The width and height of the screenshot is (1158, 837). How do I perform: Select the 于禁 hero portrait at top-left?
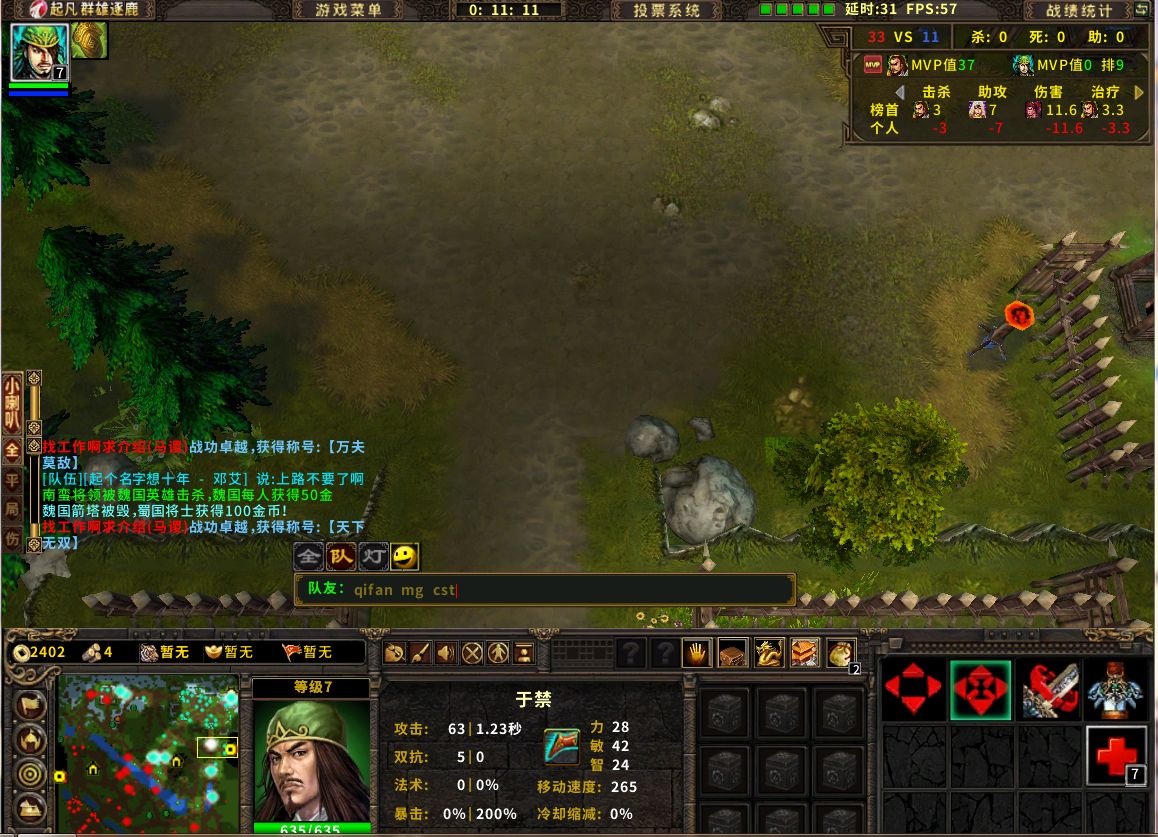(x=39, y=51)
